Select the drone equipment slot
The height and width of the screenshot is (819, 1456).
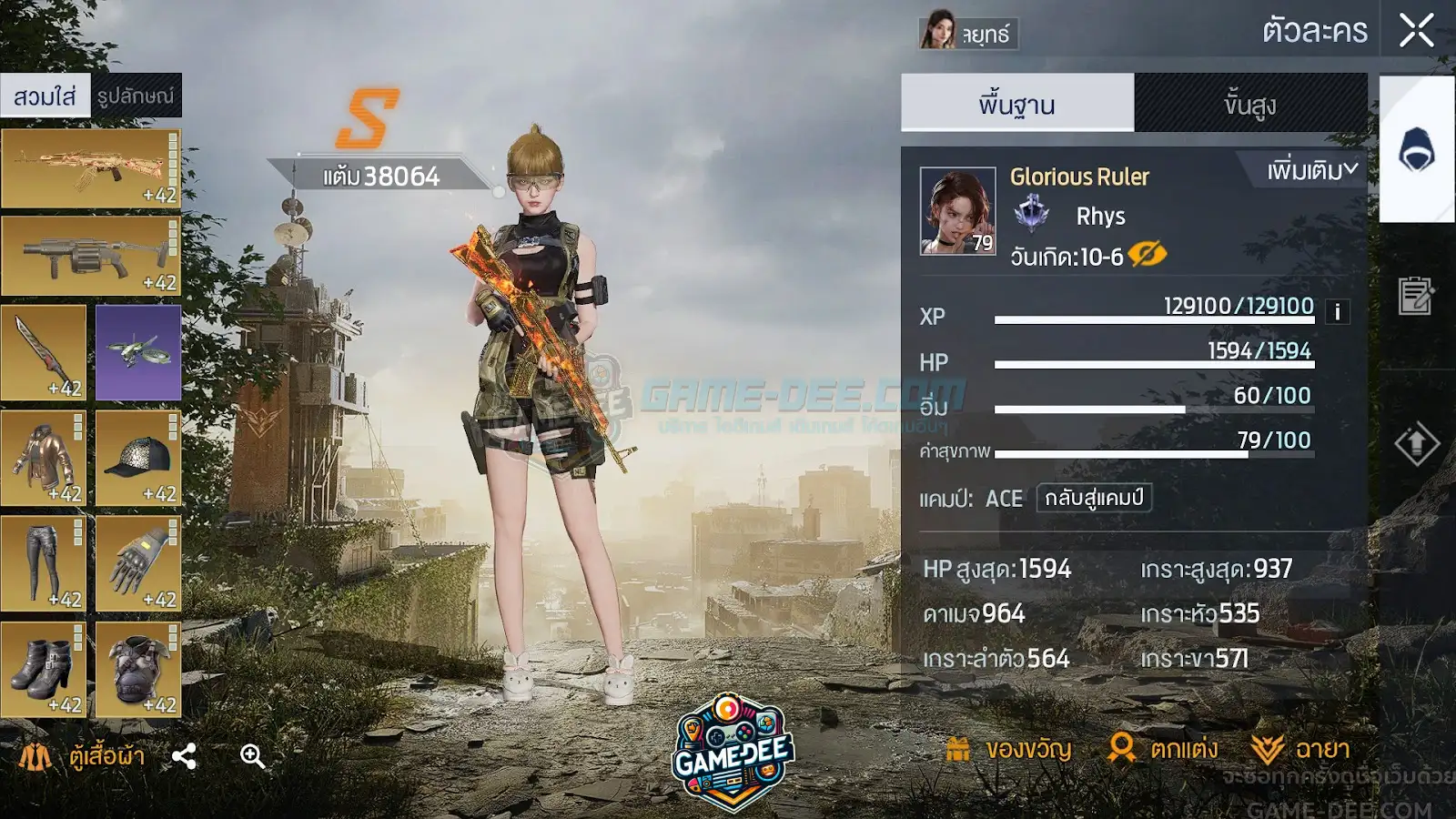click(138, 353)
